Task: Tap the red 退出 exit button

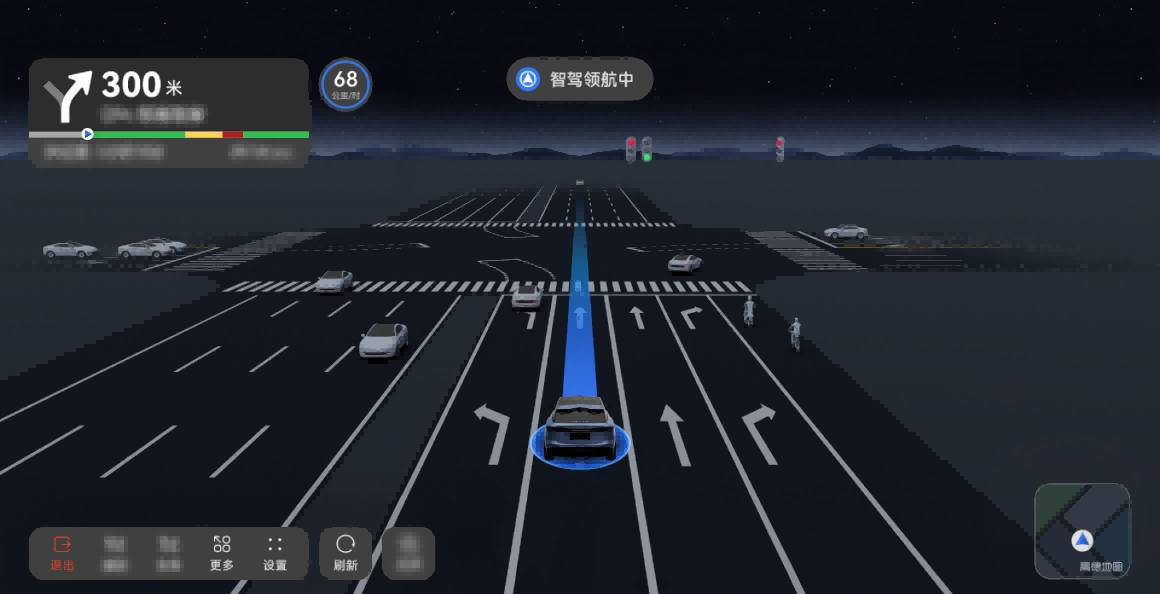Action: coord(62,553)
